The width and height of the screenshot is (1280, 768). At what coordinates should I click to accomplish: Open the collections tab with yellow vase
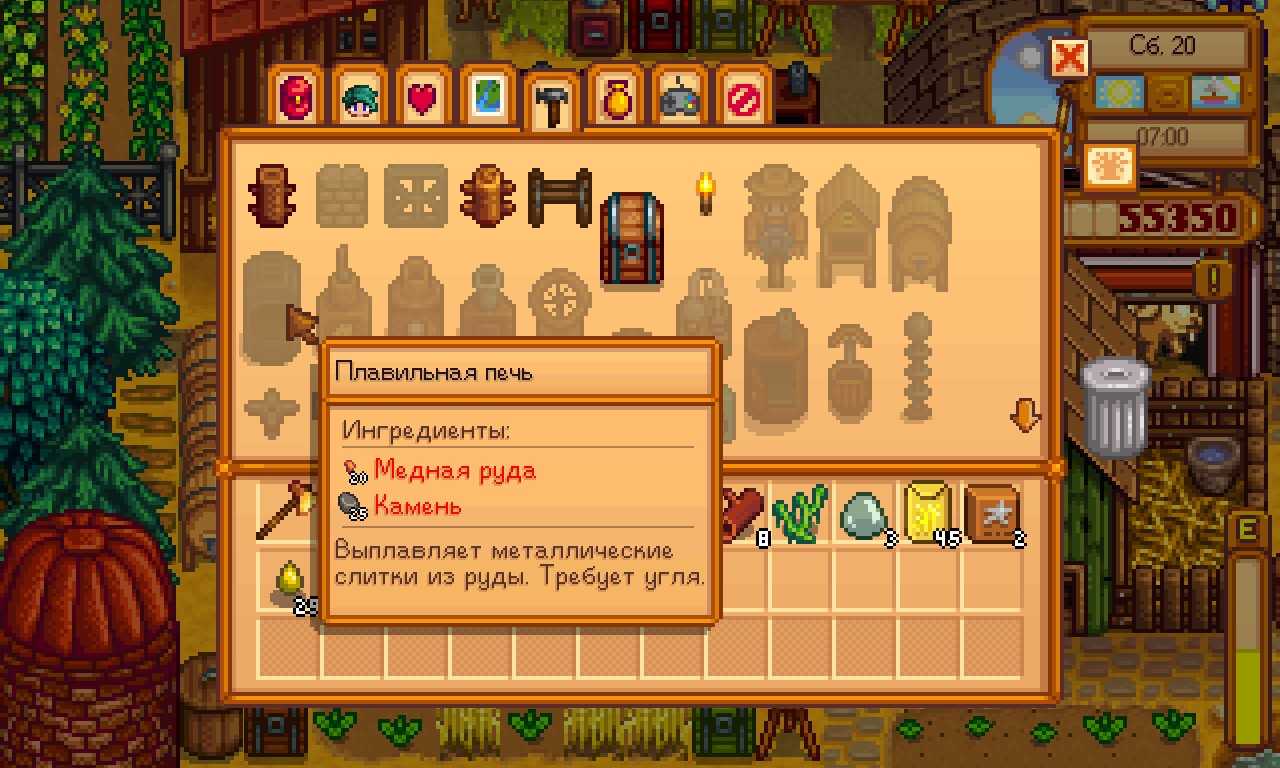(614, 99)
